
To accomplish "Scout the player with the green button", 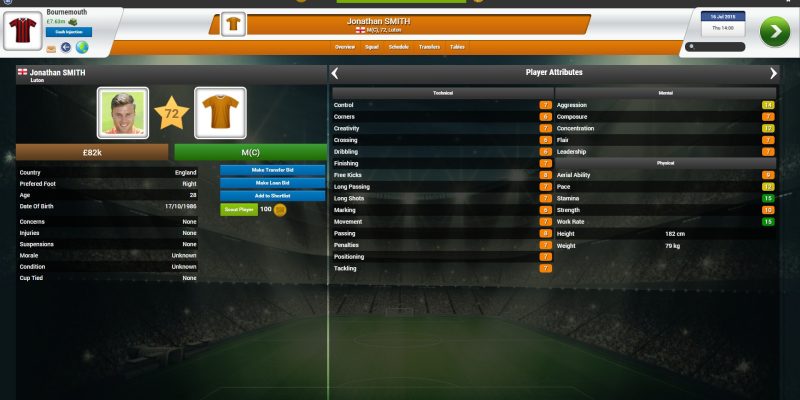I will pyautogui.click(x=238, y=210).
